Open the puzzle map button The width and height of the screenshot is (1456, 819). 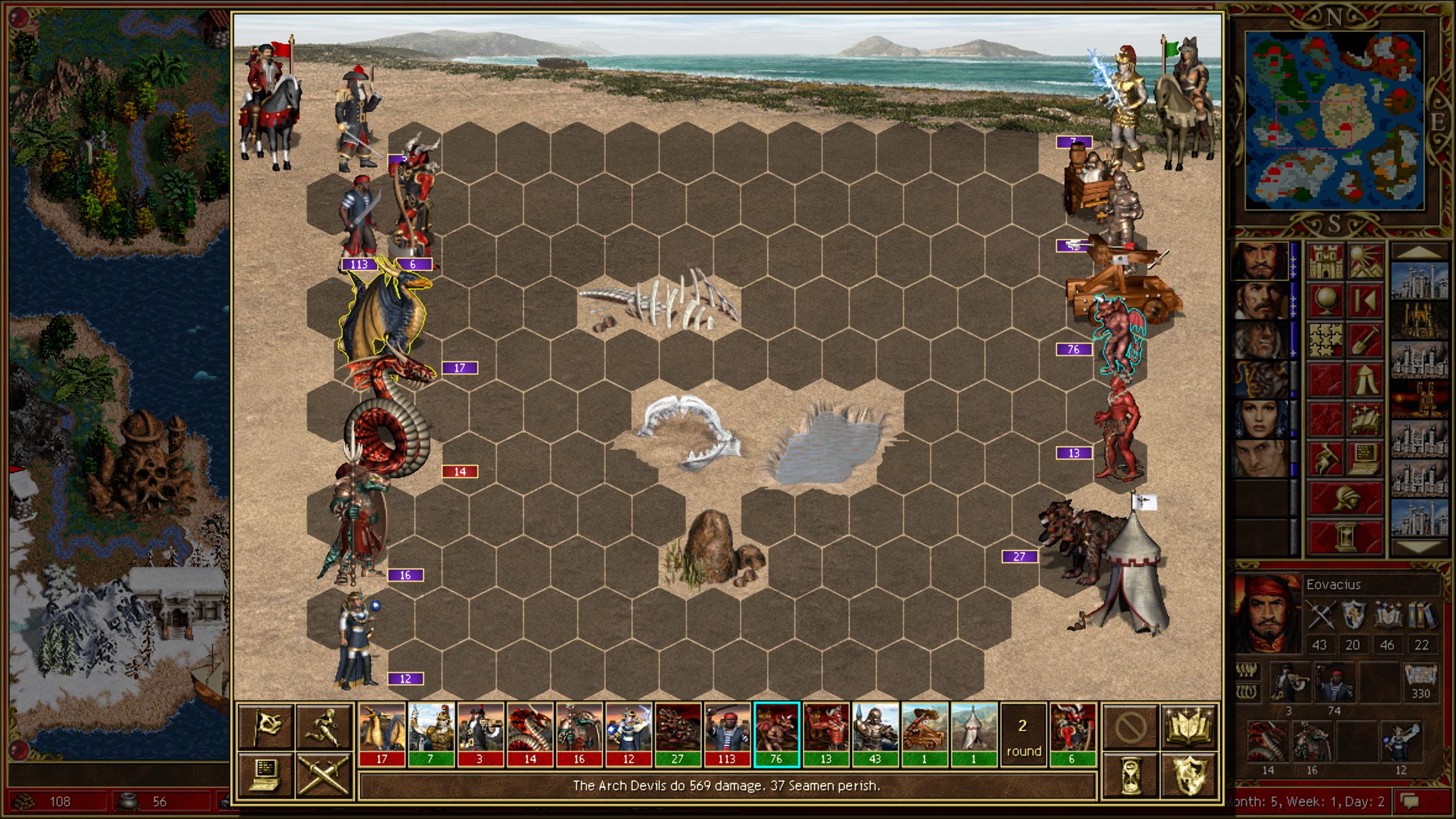(1326, 341)
